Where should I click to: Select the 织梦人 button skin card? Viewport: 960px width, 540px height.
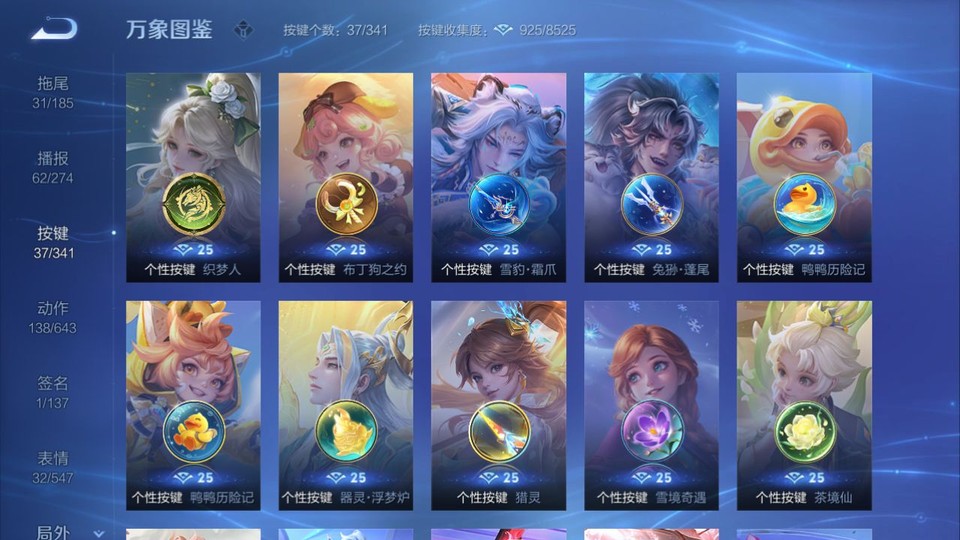(x=193, y=177)
